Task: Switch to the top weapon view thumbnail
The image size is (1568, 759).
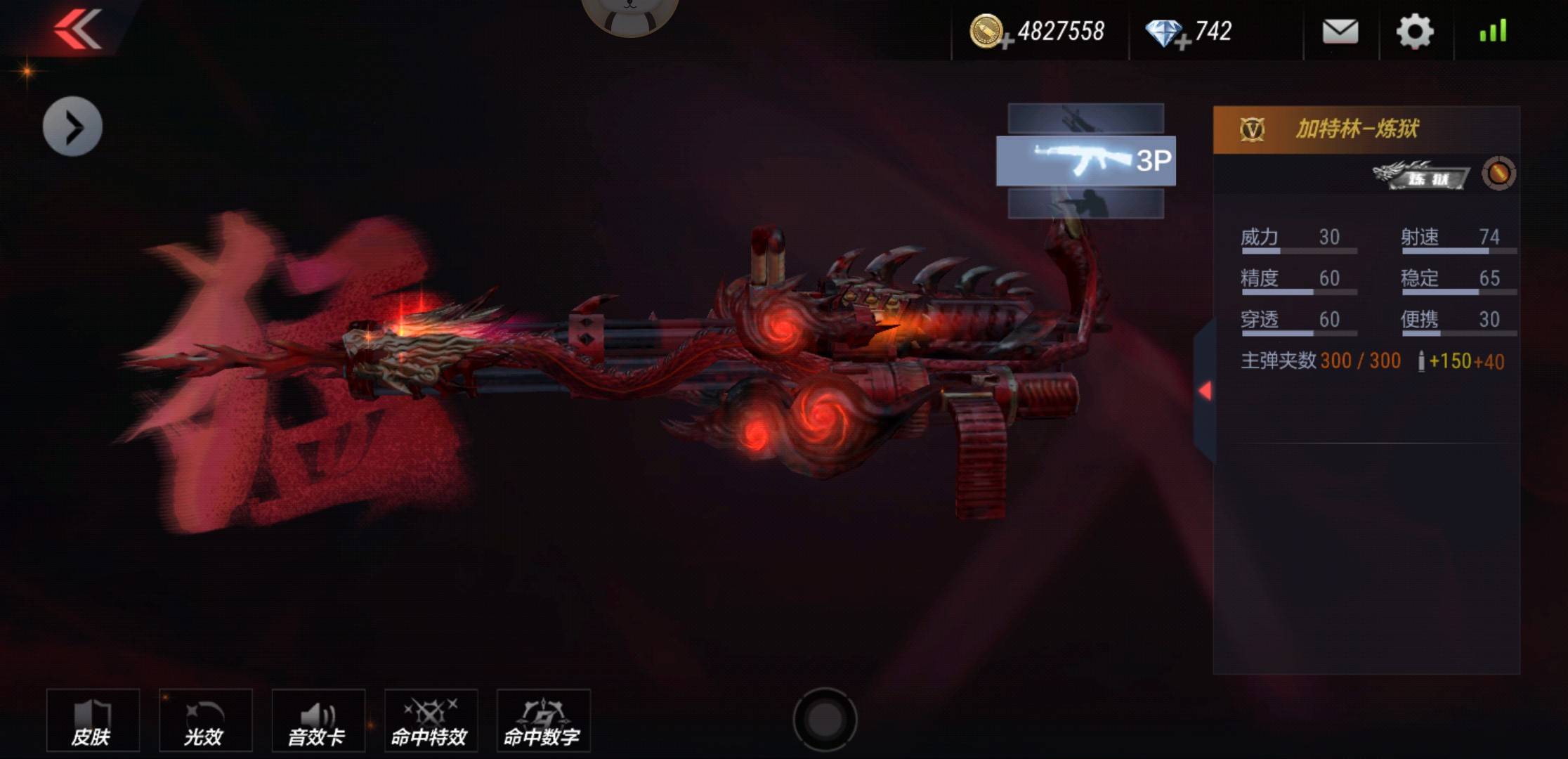Action: pos(1085,118)
